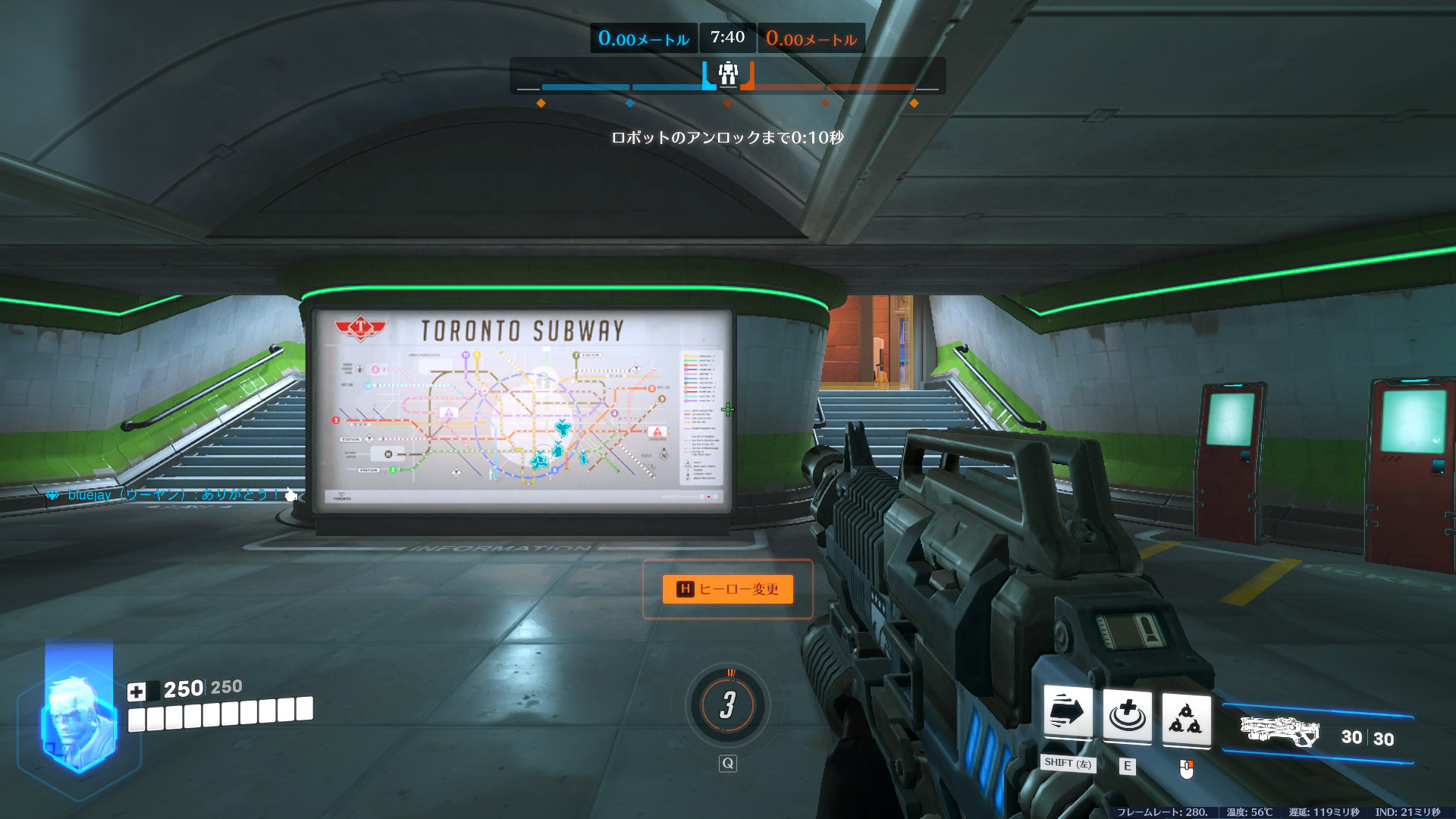Select the robot objective progress icon

coord(728,74)
